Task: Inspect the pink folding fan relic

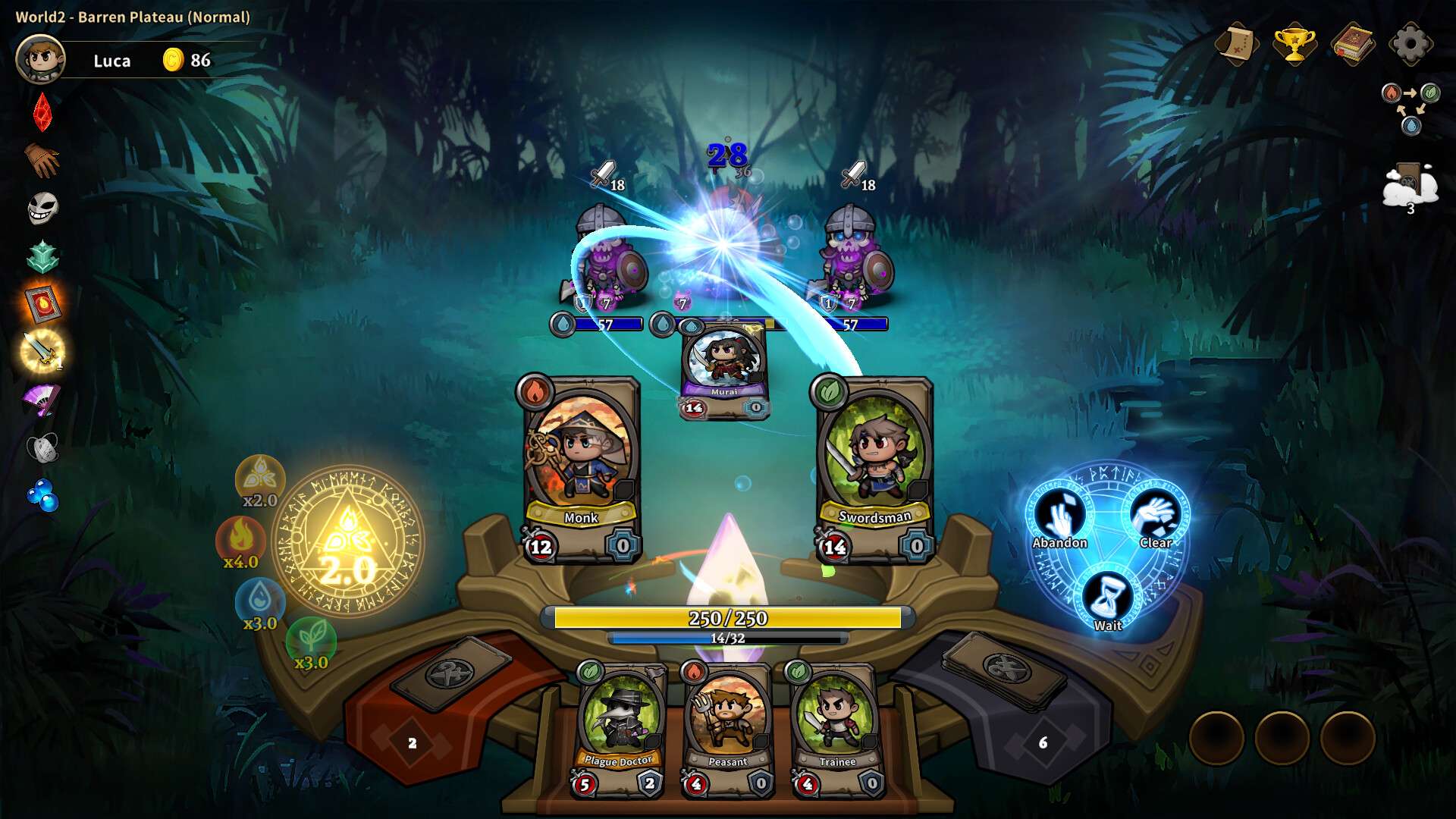Action: (41, 400)
